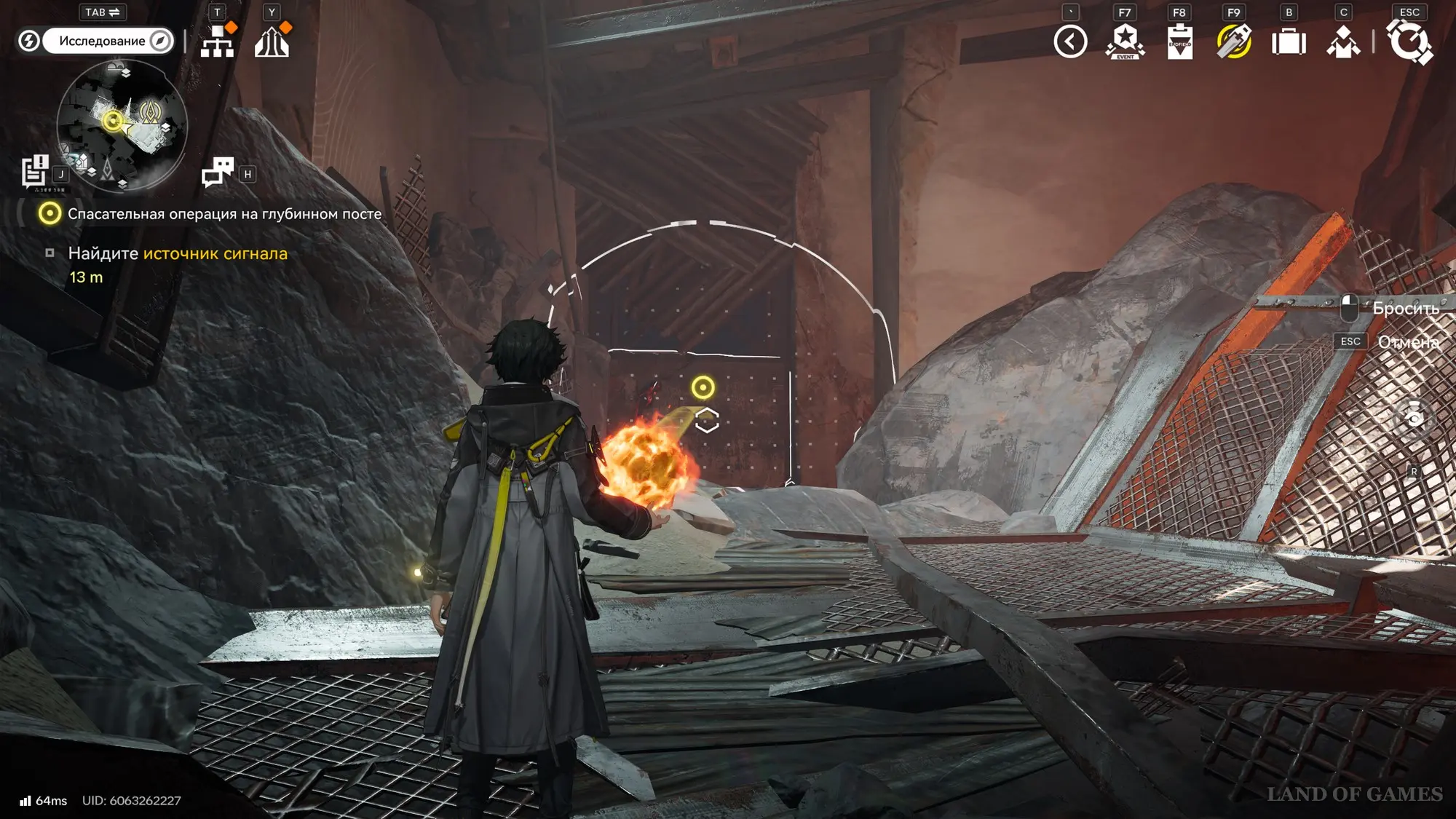1456x819 pixels.
Task: Click Отмена to cancel the throw
Action: 1408,342
